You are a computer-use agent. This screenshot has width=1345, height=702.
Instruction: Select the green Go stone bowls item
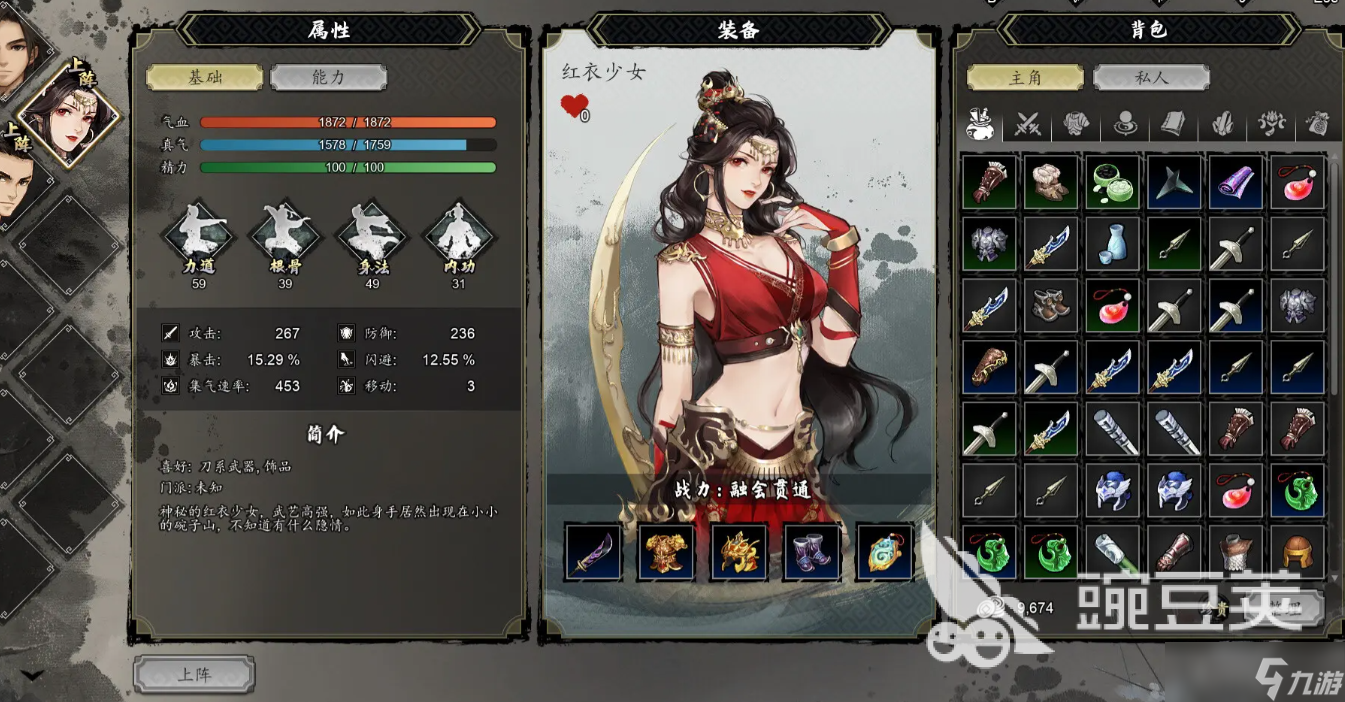[1112, 182]
